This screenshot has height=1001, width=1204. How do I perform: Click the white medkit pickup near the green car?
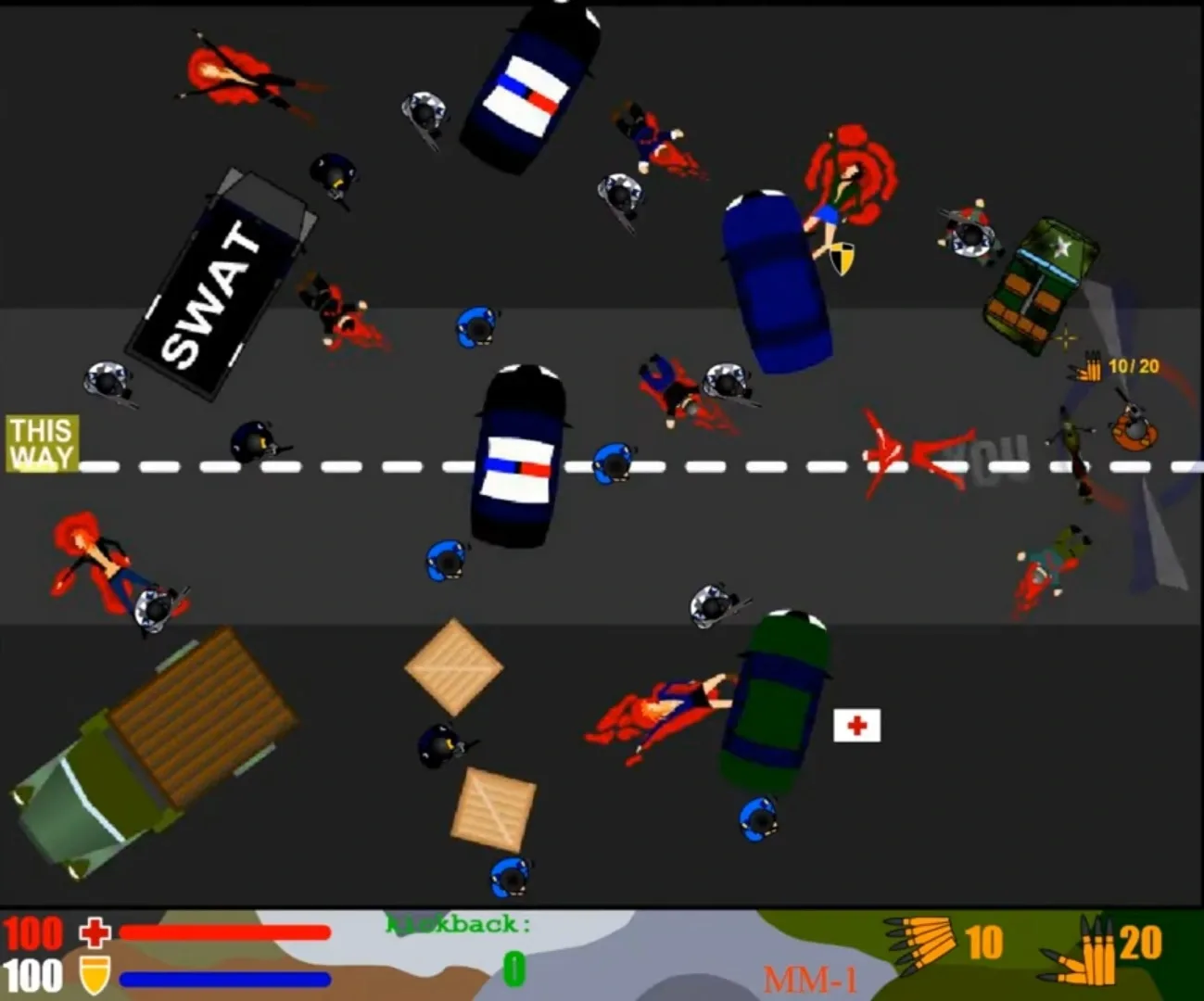[x=855, y=725]
